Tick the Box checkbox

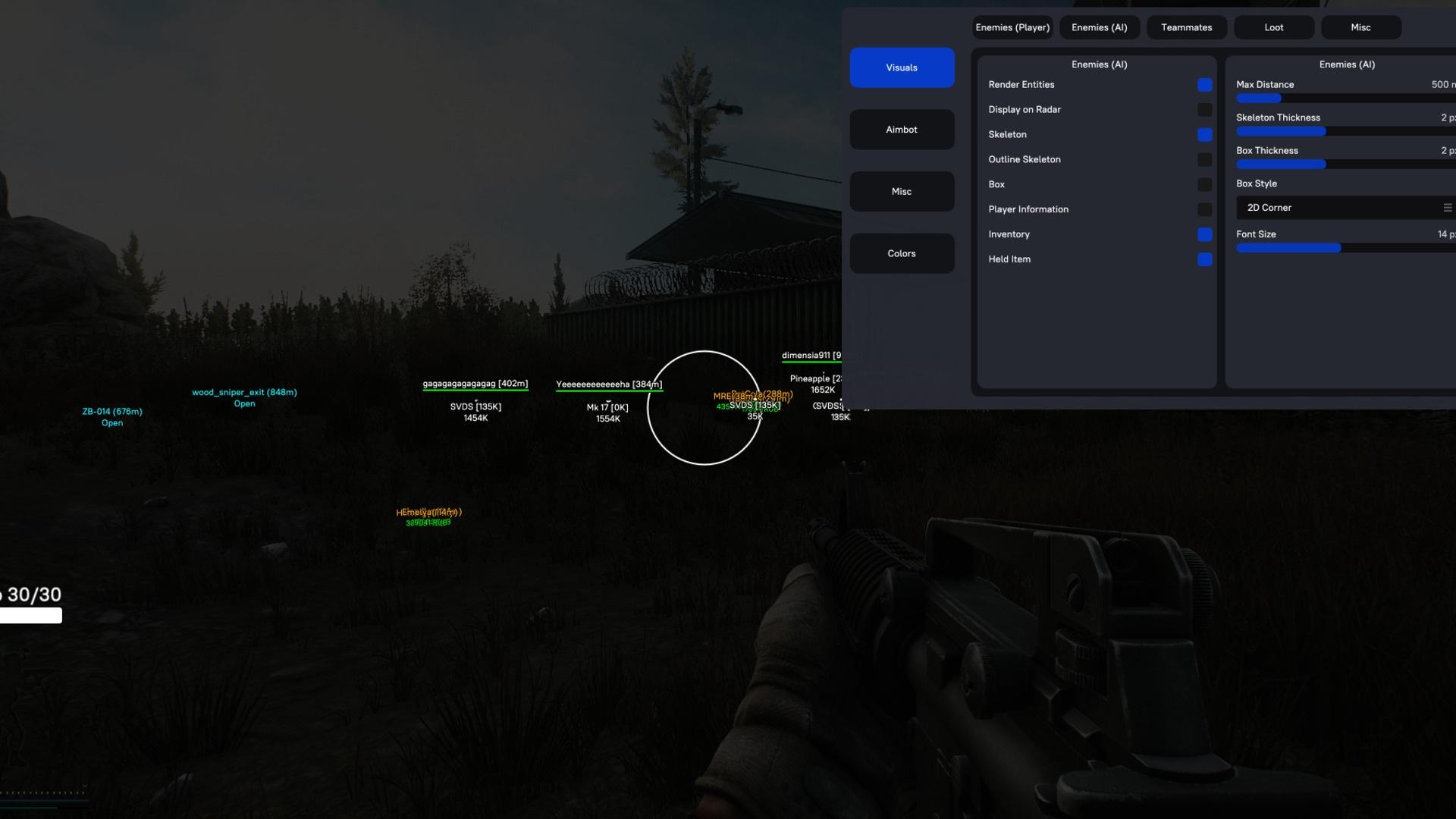click(x=1204, y=185)
